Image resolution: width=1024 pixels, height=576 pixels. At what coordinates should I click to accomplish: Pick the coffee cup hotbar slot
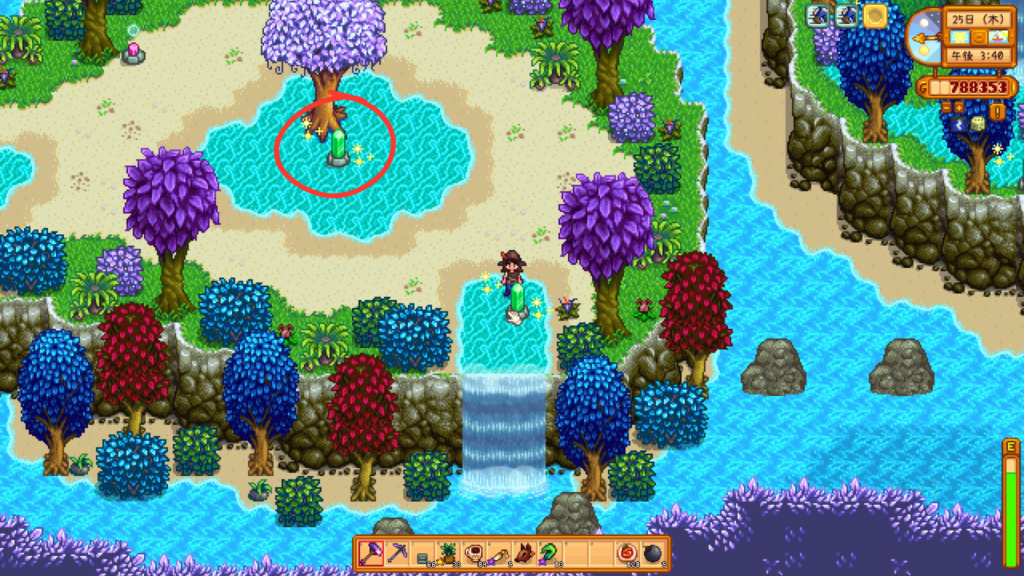point(473,553)
